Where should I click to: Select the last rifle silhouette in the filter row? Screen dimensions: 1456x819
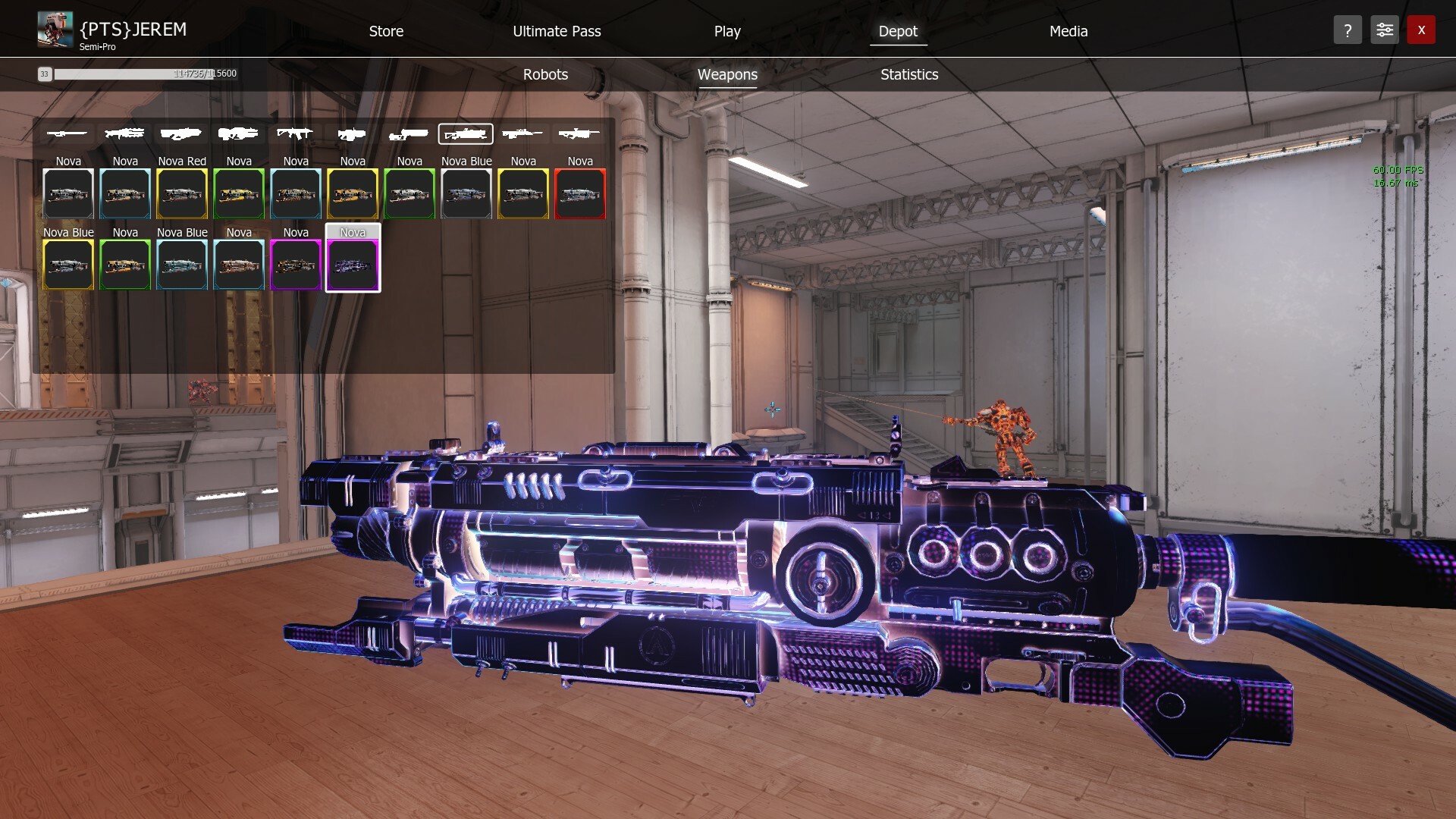coord(579,133)
